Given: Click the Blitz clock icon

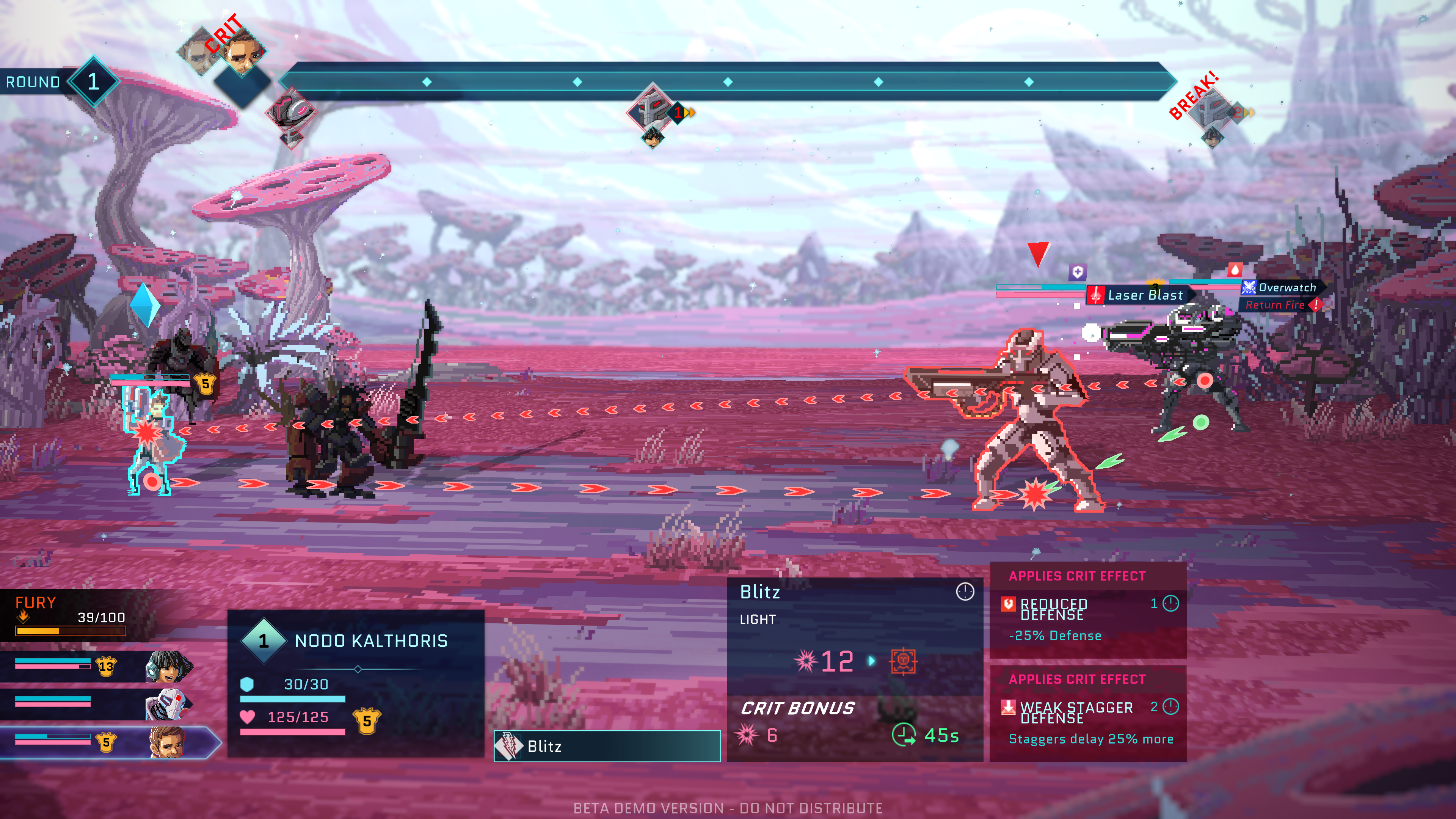Looking at the screenshot, I should (x=965, y=591).
